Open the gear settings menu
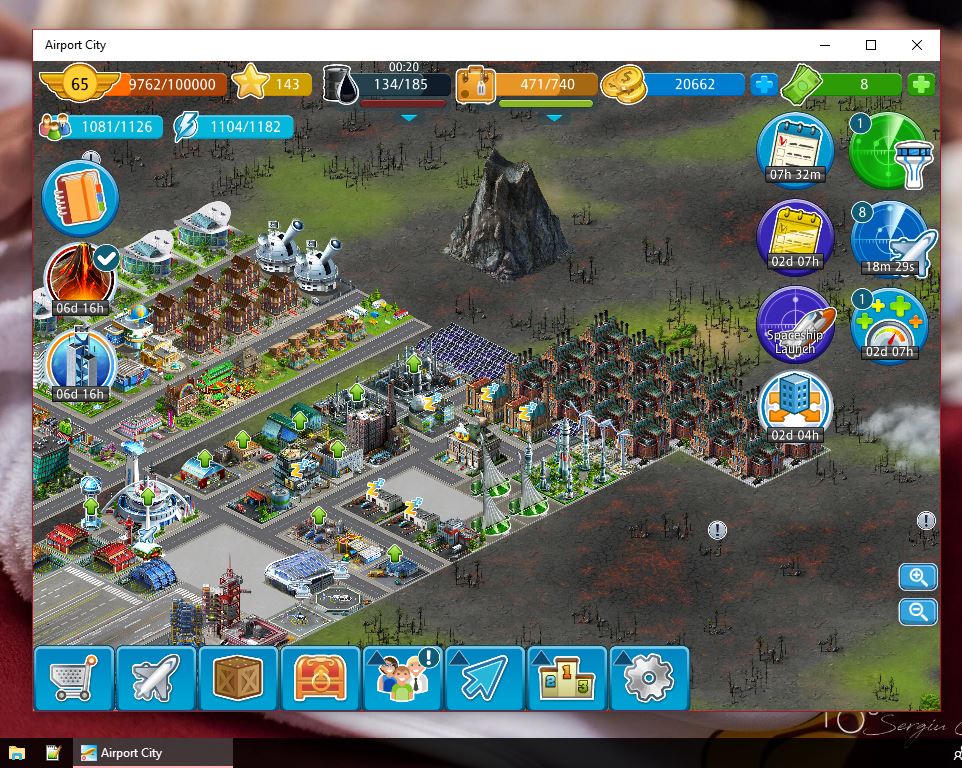The height and width of the screenshot is (768, 962). [x=648, y=678]
